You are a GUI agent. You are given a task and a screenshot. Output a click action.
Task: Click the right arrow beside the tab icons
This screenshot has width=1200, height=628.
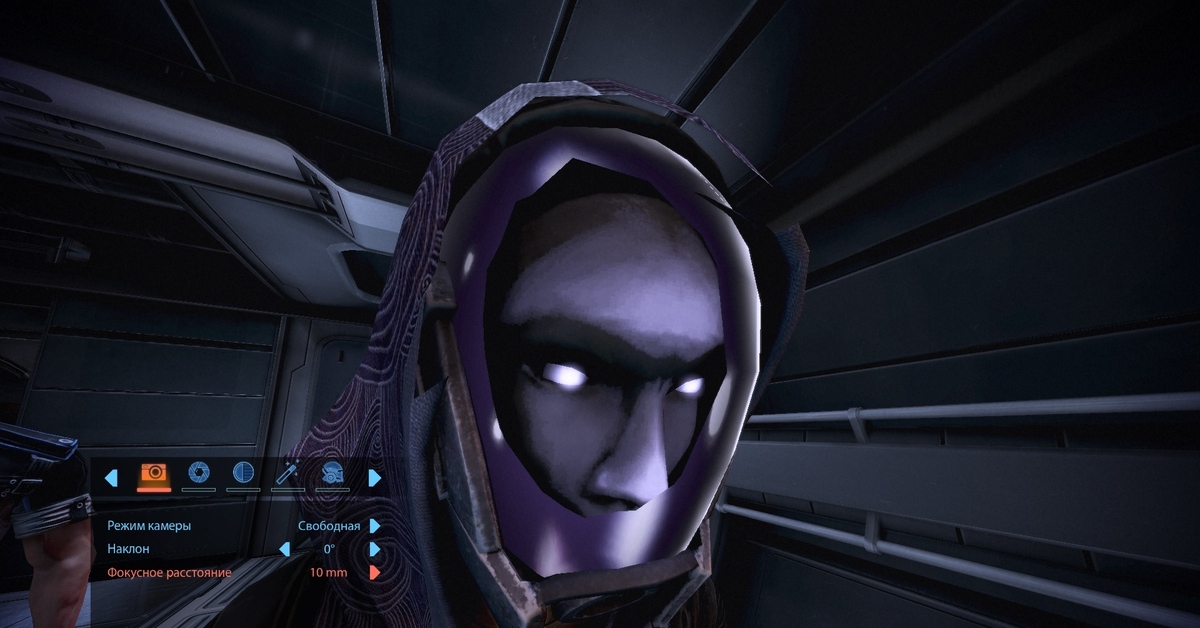[375, 478]
